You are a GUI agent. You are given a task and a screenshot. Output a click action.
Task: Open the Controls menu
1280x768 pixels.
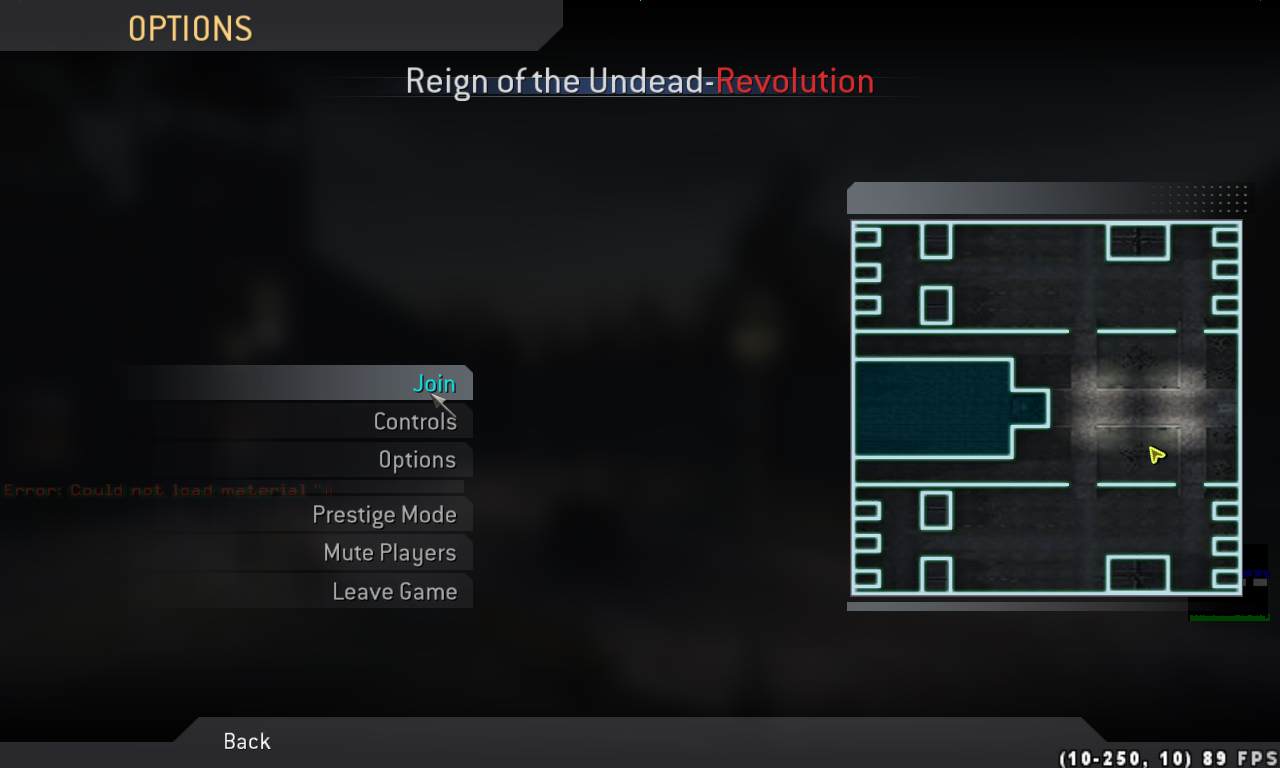point(414,422)
